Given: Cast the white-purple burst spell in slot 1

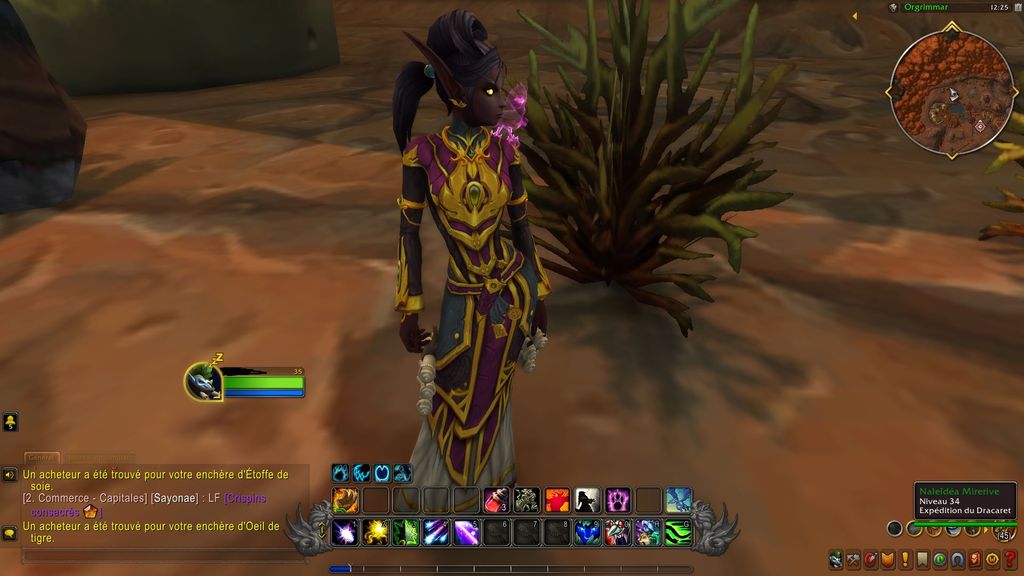Looking at the screenshot, I should pos(346,532).
